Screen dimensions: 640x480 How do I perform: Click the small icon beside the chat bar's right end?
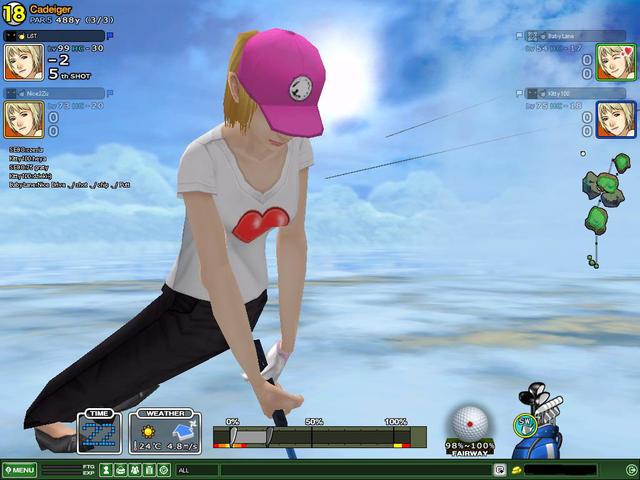point(499,470)
